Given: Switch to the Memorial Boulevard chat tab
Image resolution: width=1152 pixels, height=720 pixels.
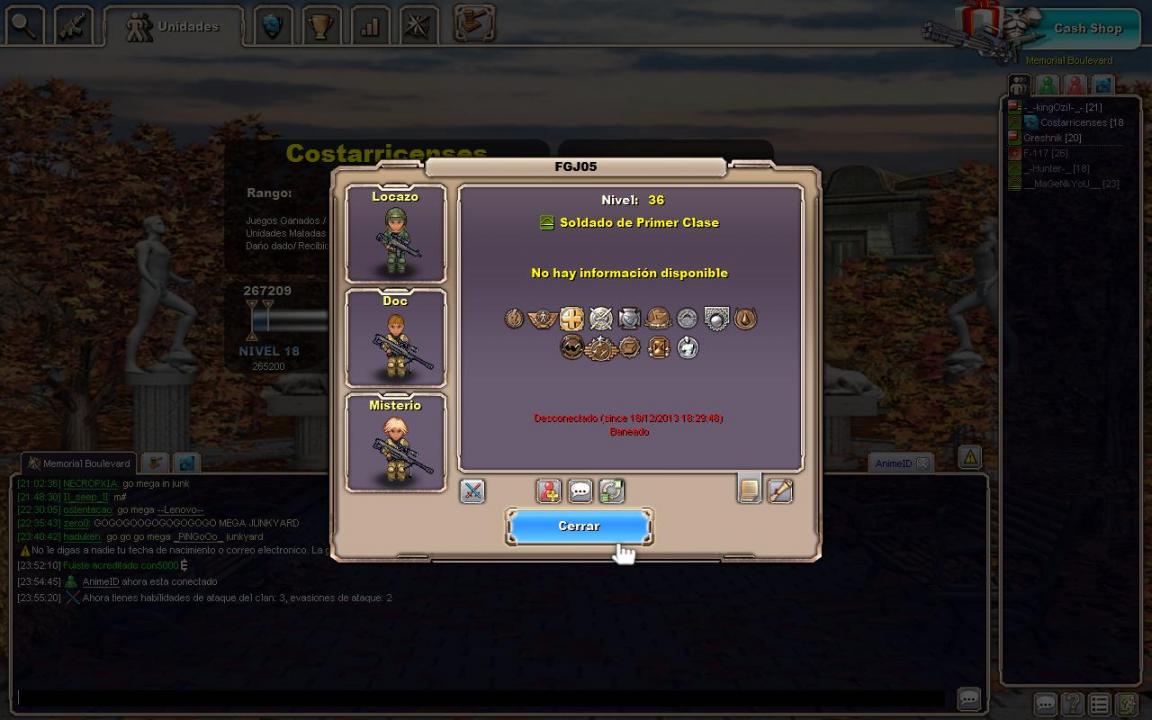Looking at the screenshot, I should point(79,463).
